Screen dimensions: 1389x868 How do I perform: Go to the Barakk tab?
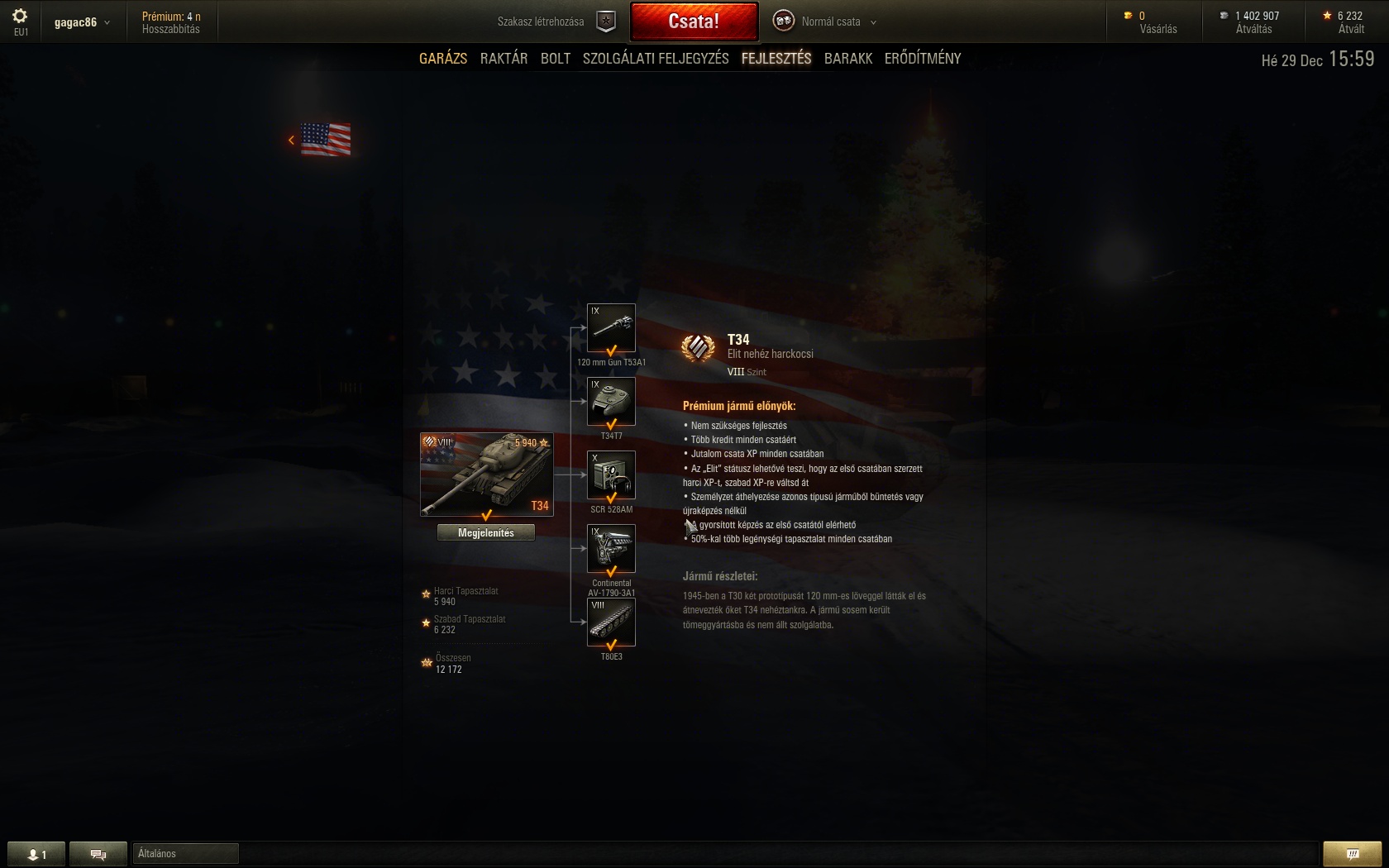(x=848, y=59)
